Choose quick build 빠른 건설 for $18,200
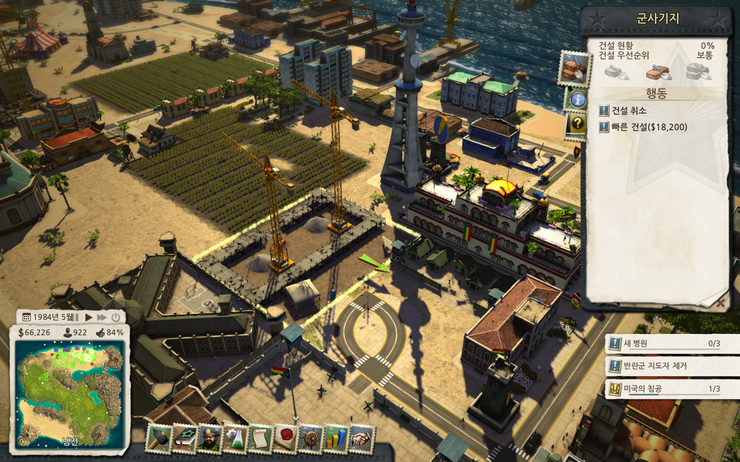740x462 pixels. pos(650,127)
